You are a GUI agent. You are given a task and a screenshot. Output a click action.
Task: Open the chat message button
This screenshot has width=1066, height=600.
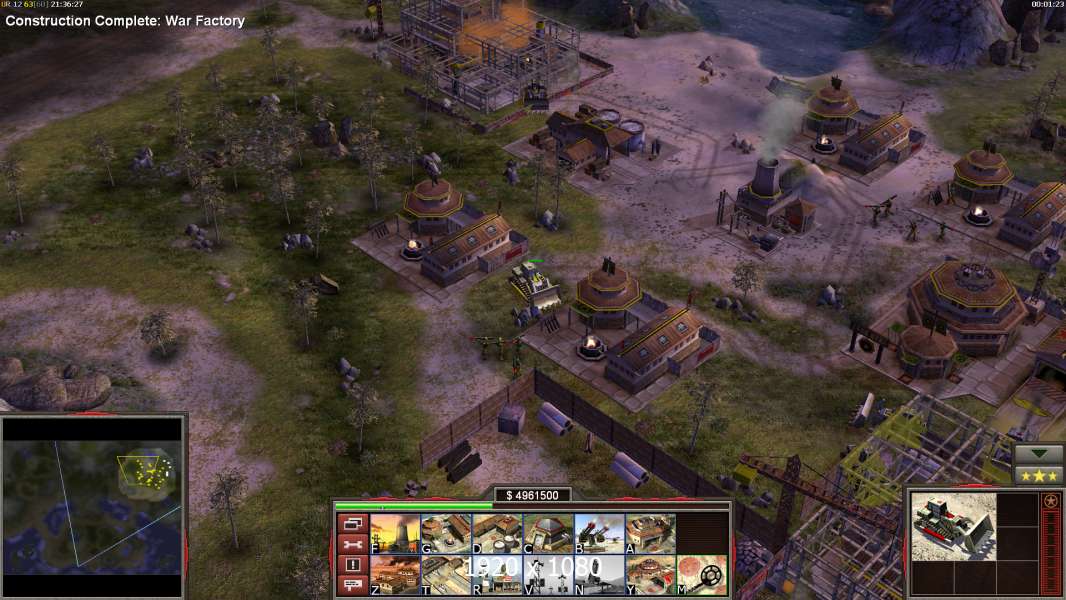click(351, 585)
